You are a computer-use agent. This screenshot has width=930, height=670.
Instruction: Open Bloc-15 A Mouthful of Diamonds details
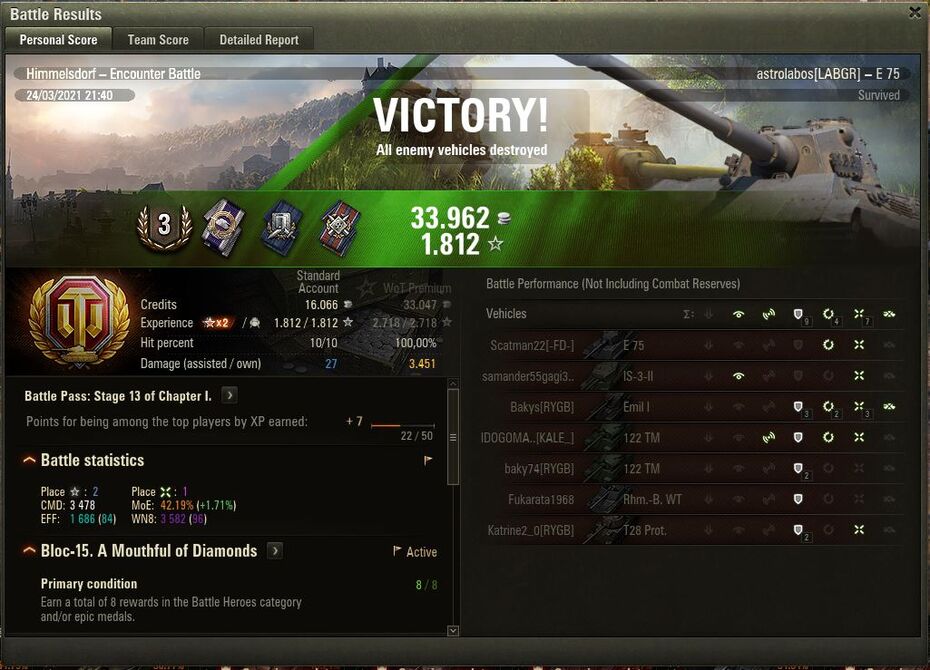(x=275, y=551)
